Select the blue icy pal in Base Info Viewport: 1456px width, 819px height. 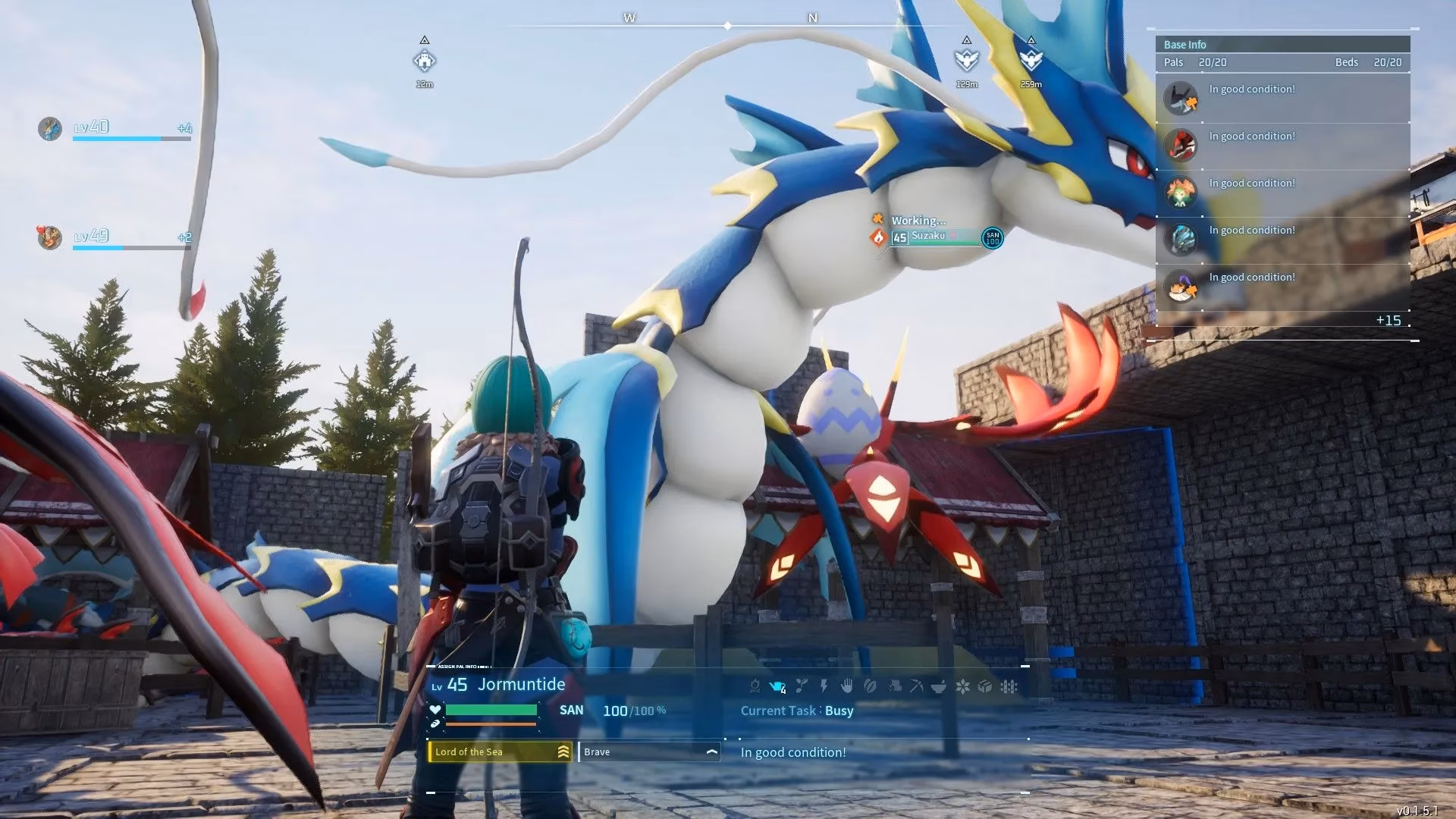pyautogui.click(x=1181, y=239)
